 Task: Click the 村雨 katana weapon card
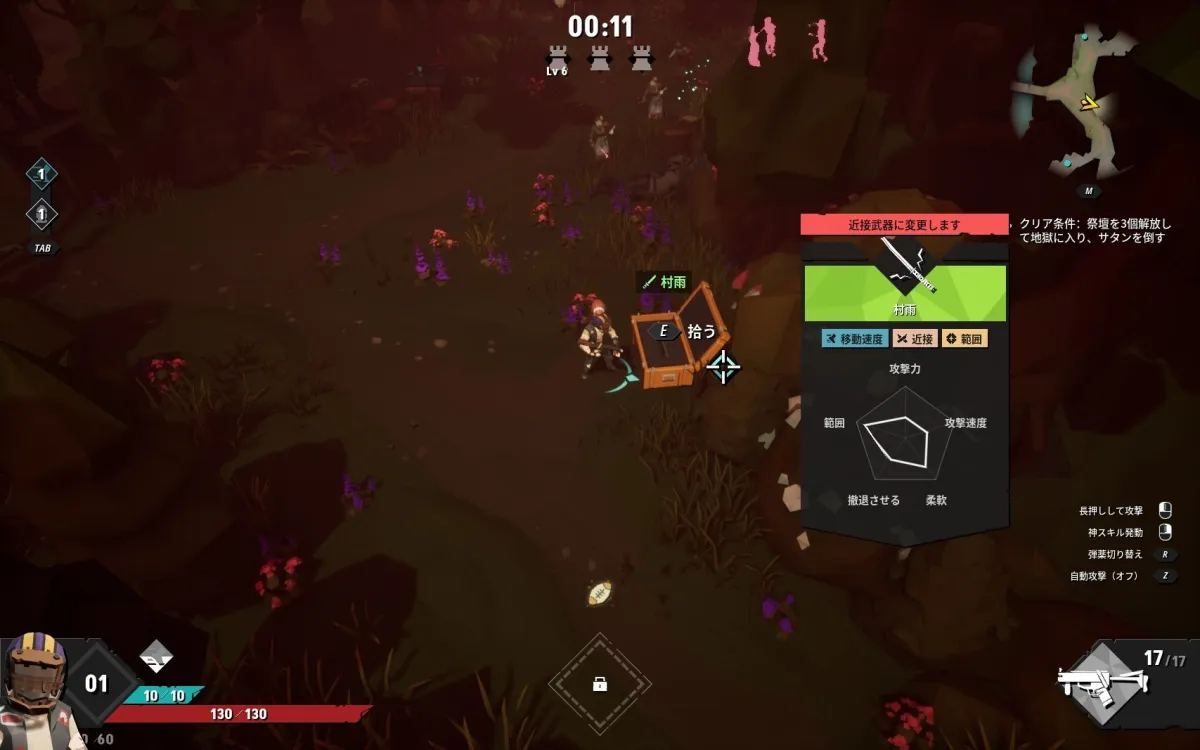tap(905, 280)
